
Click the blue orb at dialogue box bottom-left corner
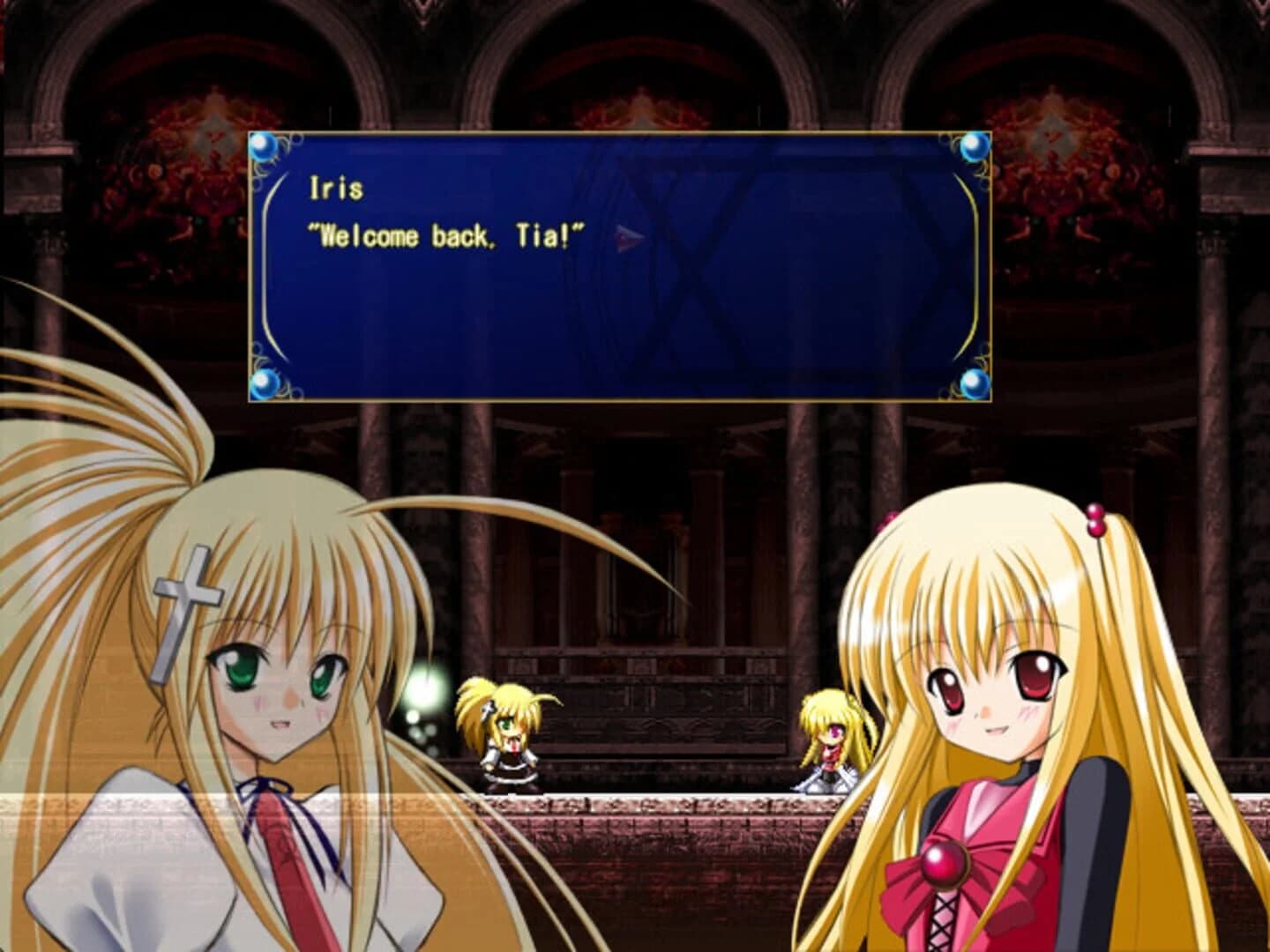pos(263,383)
